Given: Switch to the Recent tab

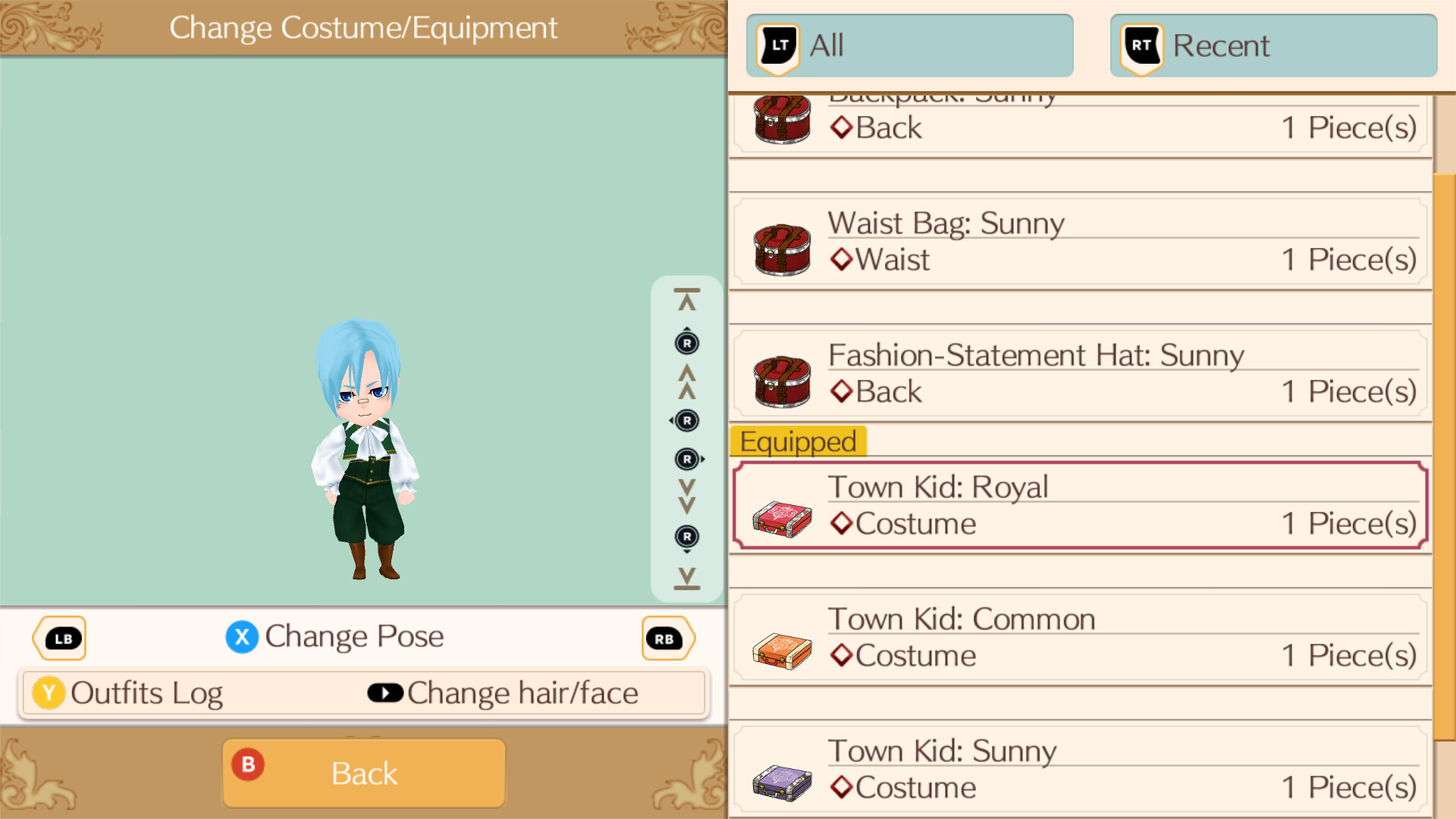Looking at the screenshot, I should [x=1272, y=45].
